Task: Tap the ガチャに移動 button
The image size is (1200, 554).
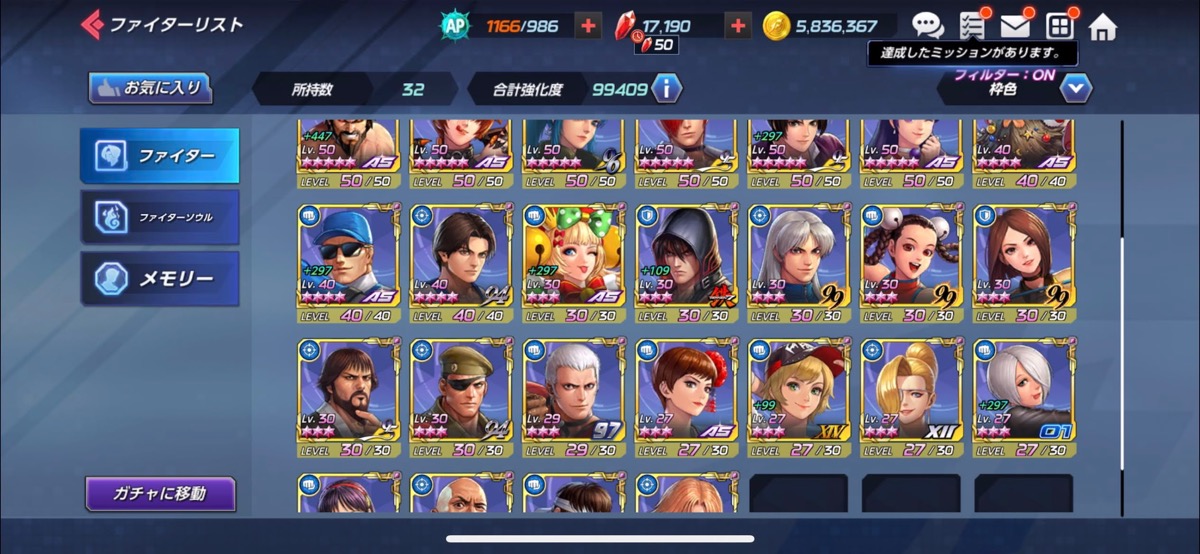Action: coord(160,493)
